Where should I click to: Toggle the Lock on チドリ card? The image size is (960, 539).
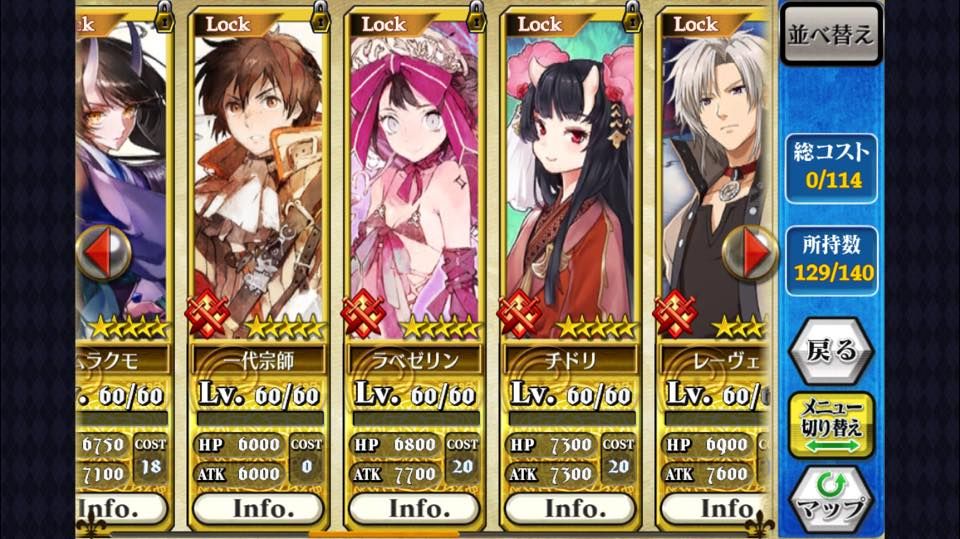coord(632,17)
